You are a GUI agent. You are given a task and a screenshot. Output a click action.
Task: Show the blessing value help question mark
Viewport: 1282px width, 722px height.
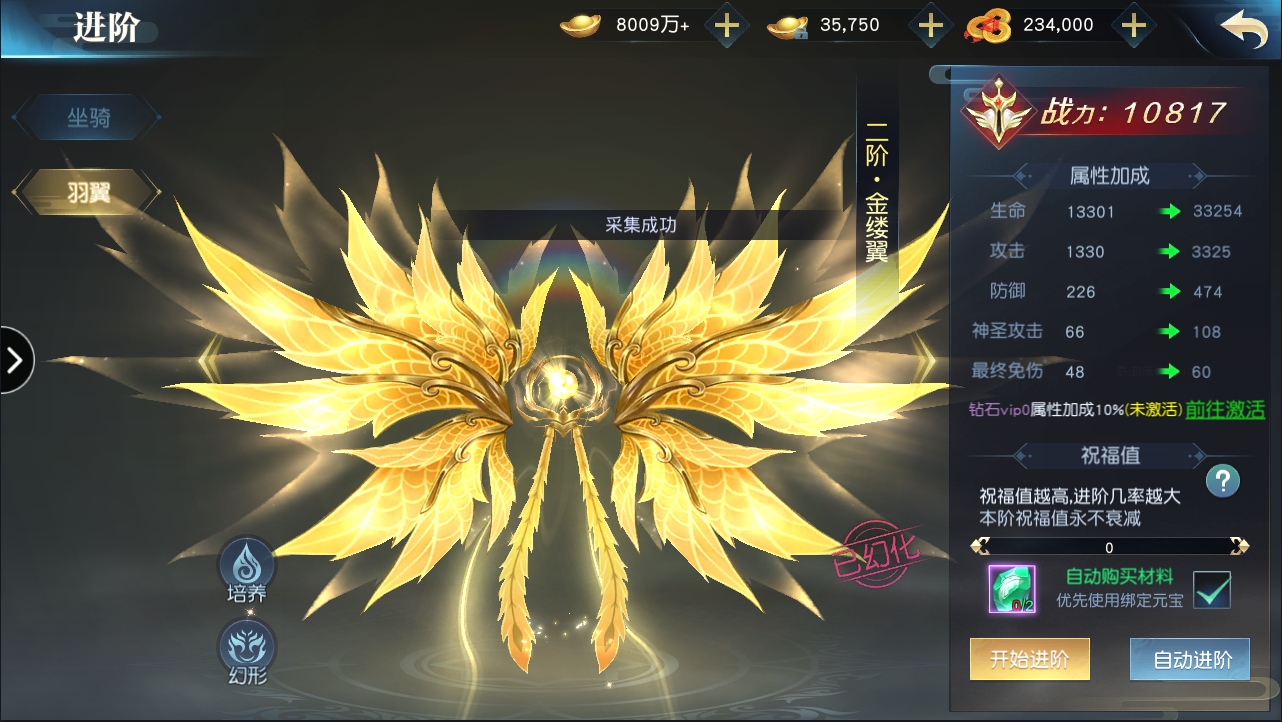pos(1222,480)
